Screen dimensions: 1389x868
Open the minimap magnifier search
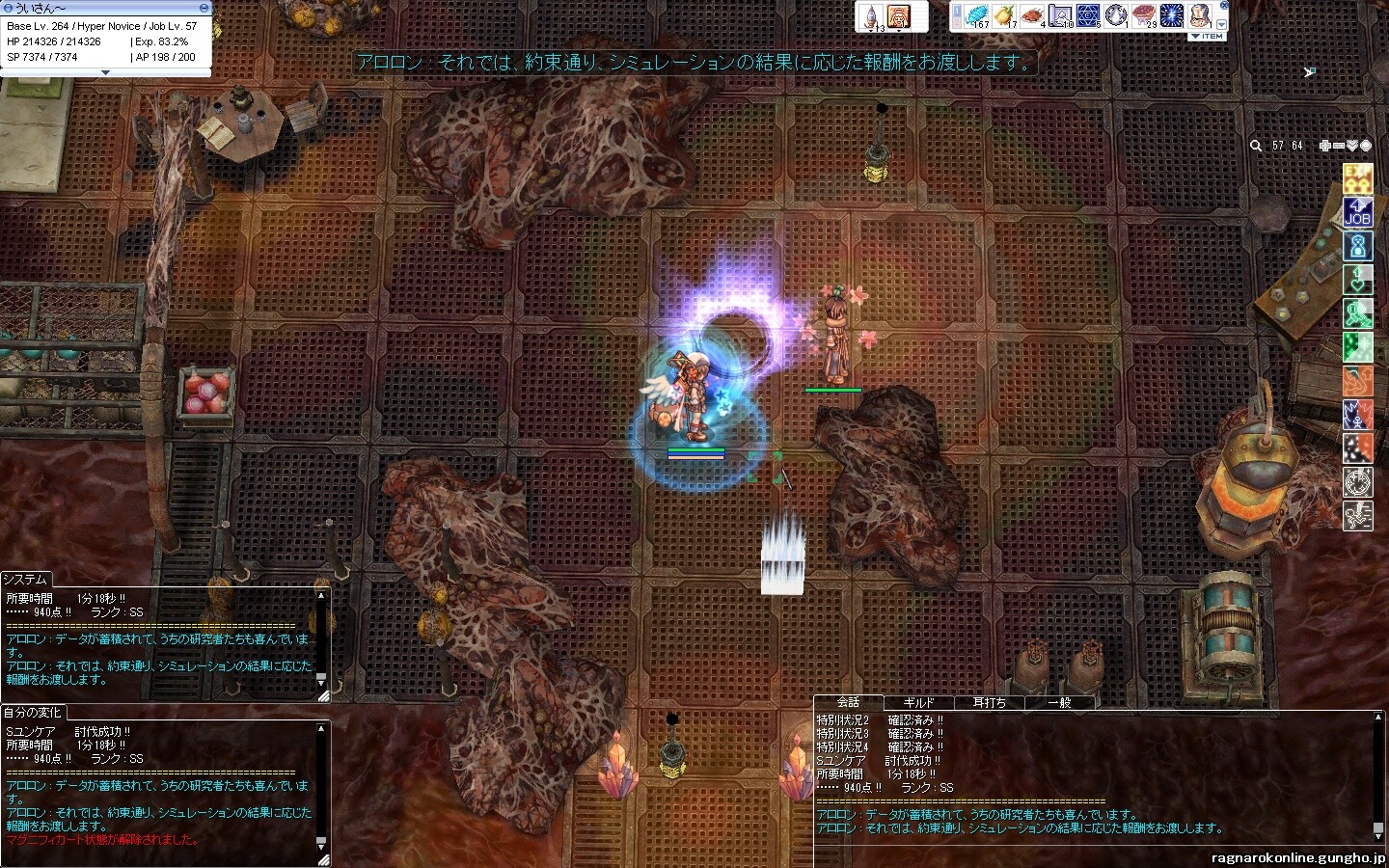1255,146
